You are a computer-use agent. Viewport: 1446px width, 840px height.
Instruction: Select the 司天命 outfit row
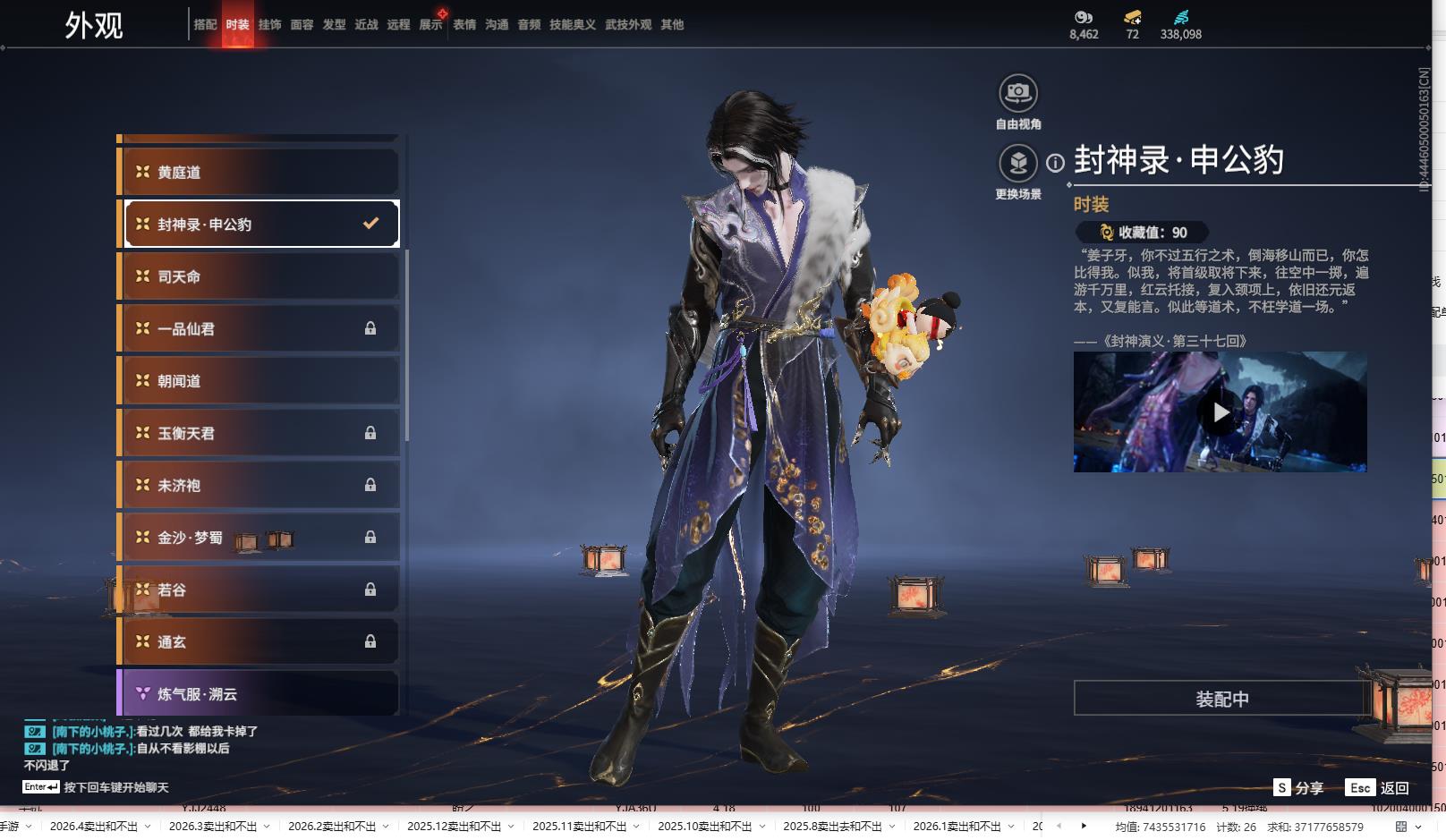(x=259, y=276)
